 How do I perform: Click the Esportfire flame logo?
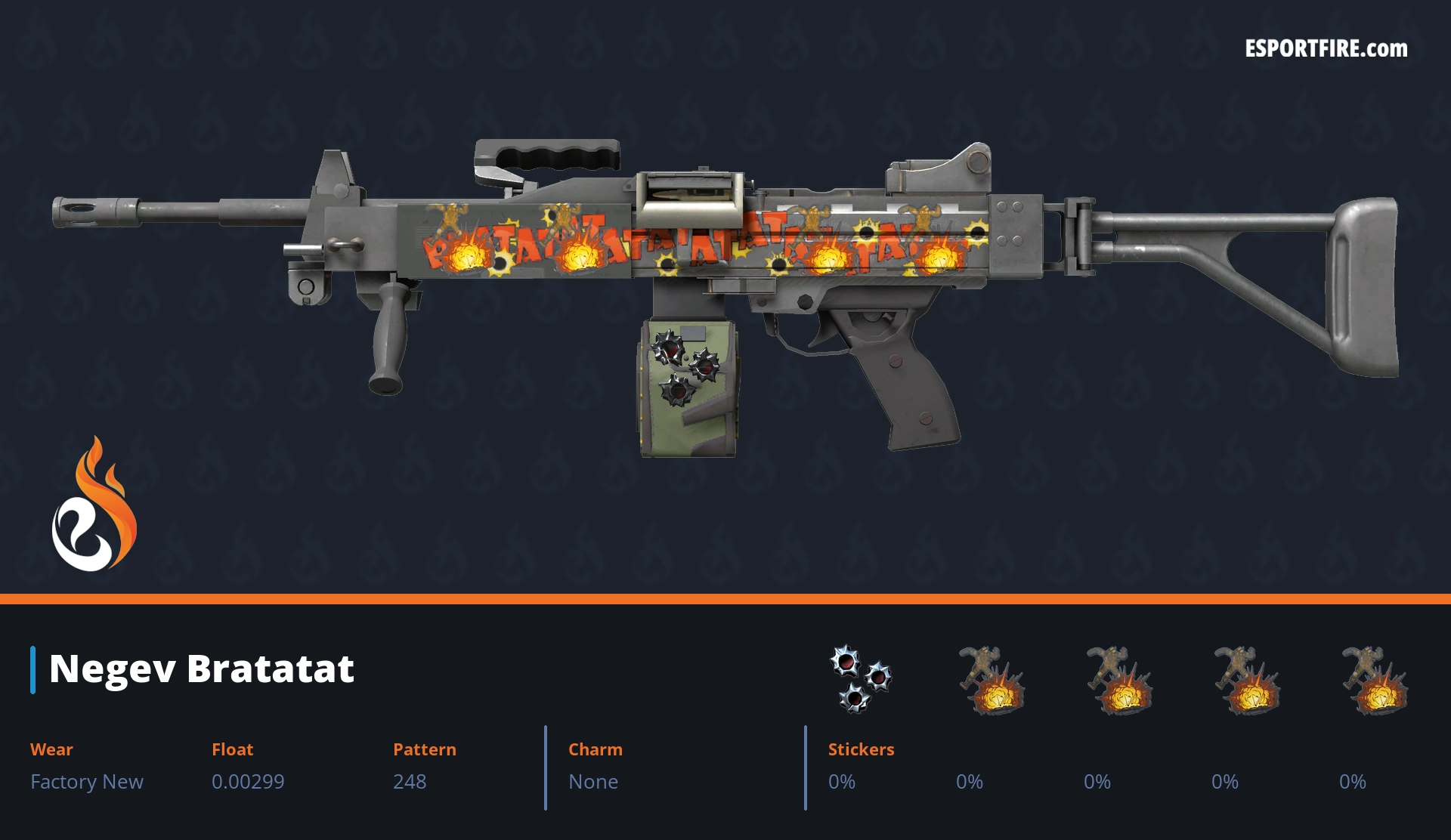[x=94, y=506]
